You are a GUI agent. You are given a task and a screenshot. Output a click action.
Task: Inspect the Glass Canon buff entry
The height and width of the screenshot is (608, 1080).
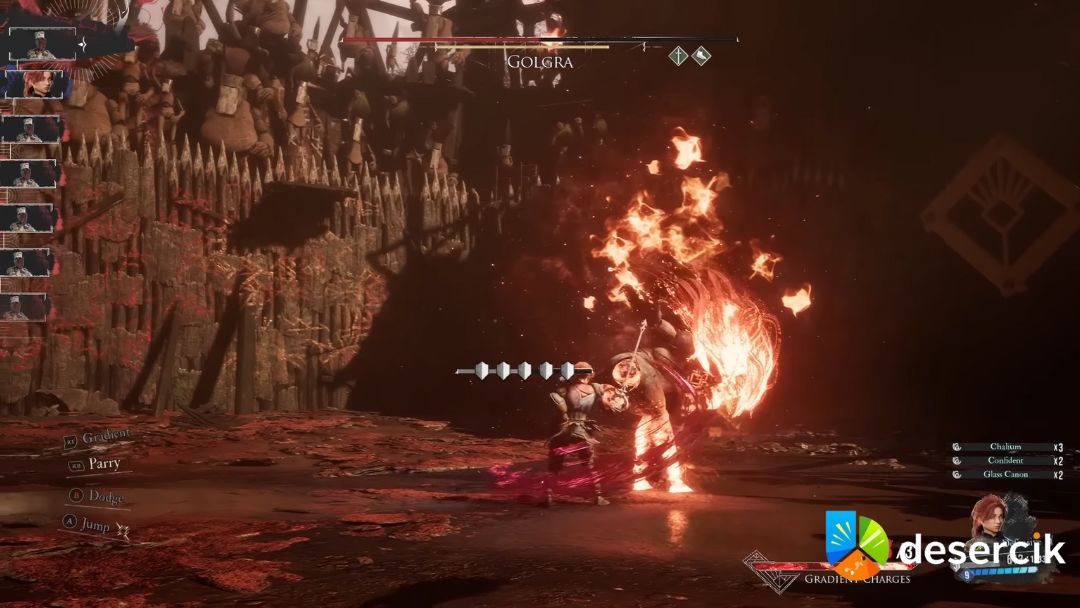(x=1006, y=475)
